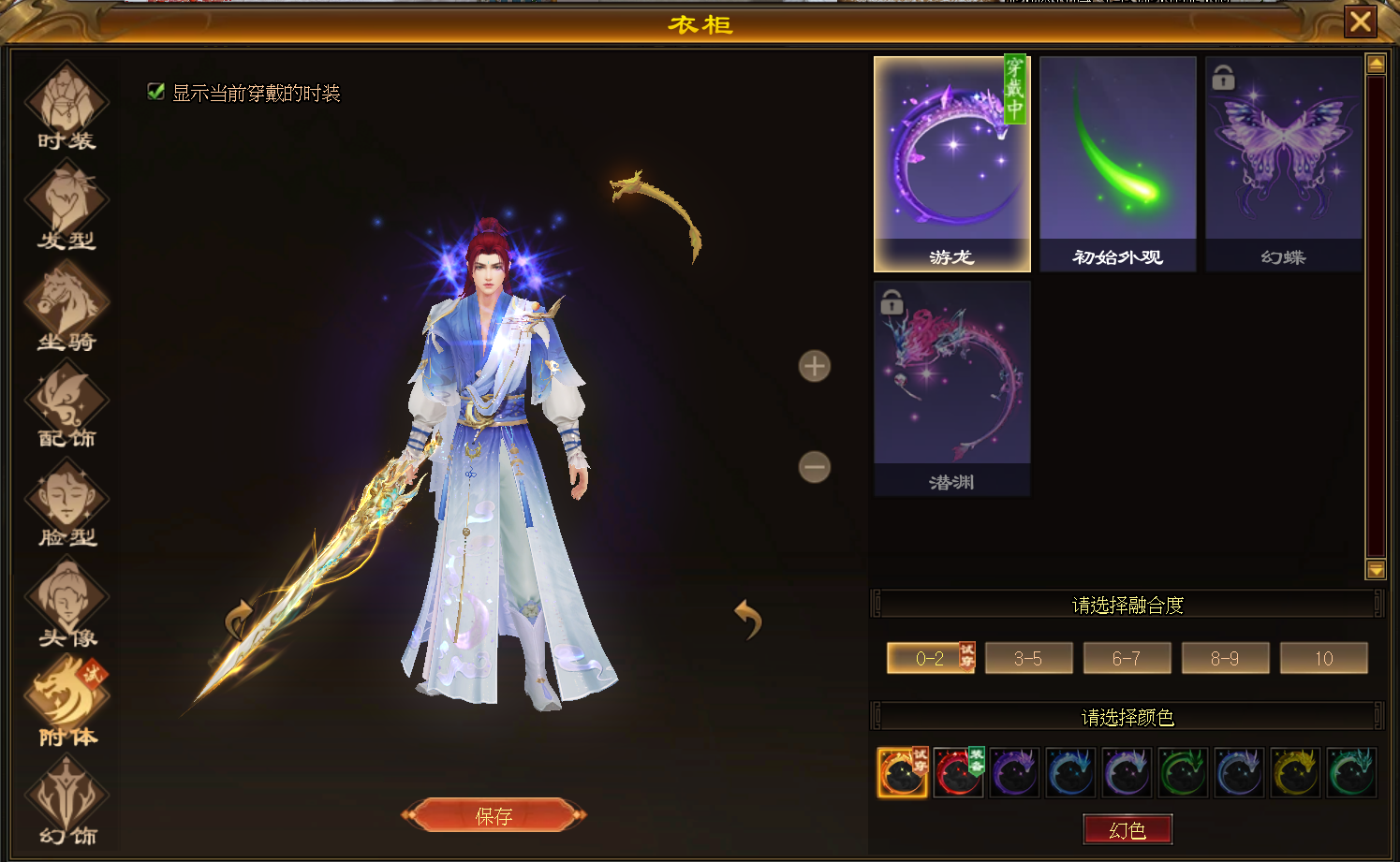This screenshot has height=862, width=1400.
Task: Select the 坐骑 mount category
Action: (x=66, y=307)
